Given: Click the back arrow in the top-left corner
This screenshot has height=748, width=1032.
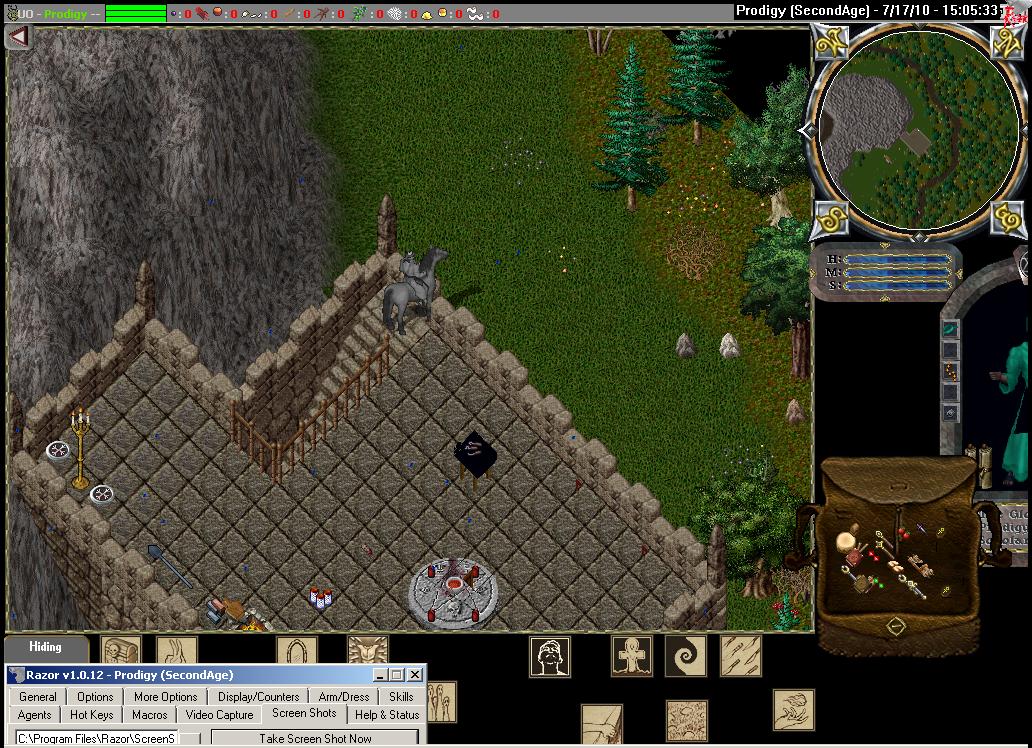Looking at the screenshot, I should [18, 37].
